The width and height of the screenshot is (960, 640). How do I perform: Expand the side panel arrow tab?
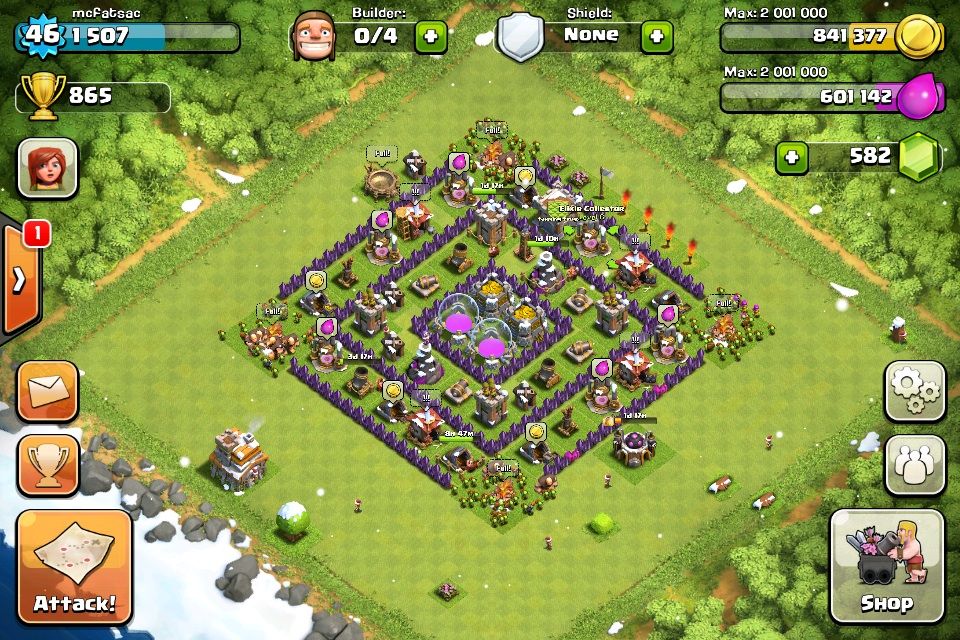tap(20, 281)
